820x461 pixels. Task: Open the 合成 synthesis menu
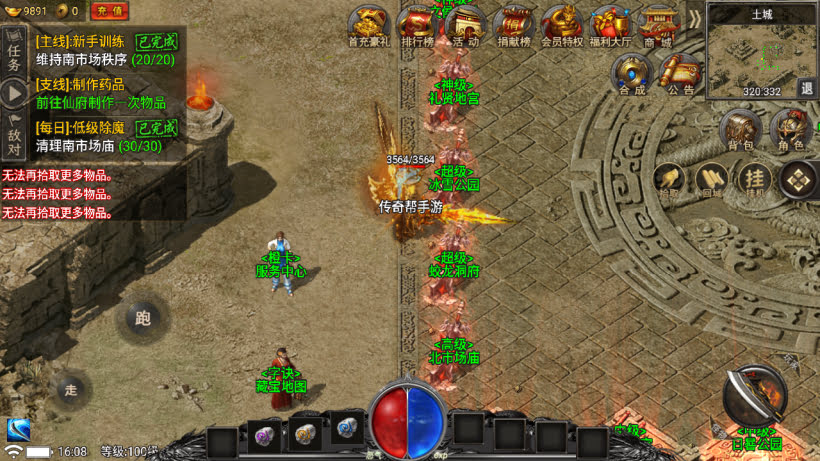point(632,74)
